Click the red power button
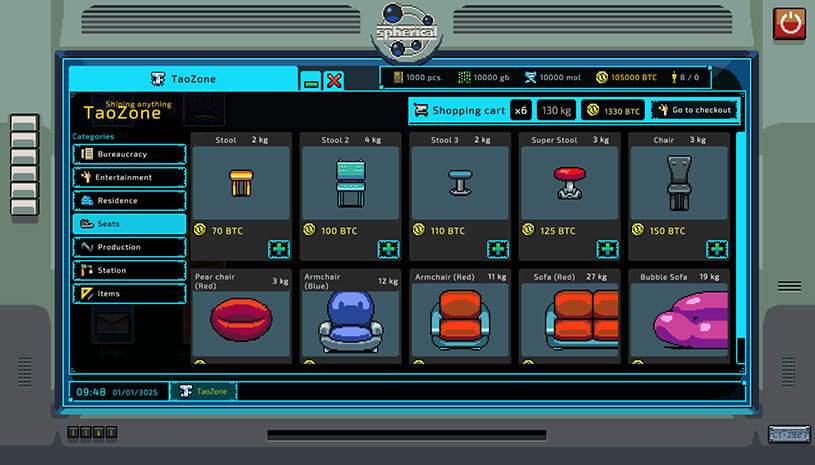The image size is (815, 465). tap(790, 23)
